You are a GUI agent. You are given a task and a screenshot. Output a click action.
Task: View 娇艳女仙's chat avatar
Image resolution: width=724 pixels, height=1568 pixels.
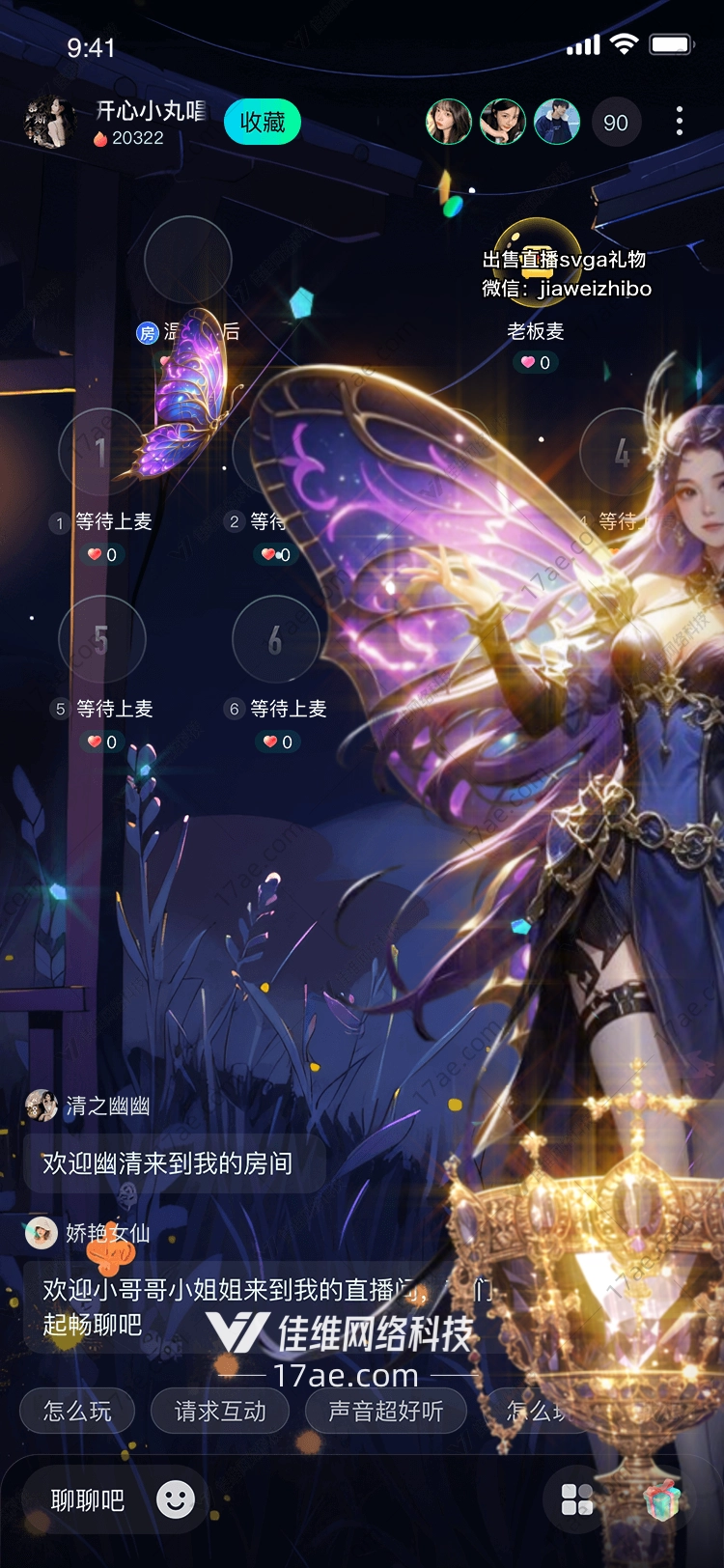[x=42, y=1233]
